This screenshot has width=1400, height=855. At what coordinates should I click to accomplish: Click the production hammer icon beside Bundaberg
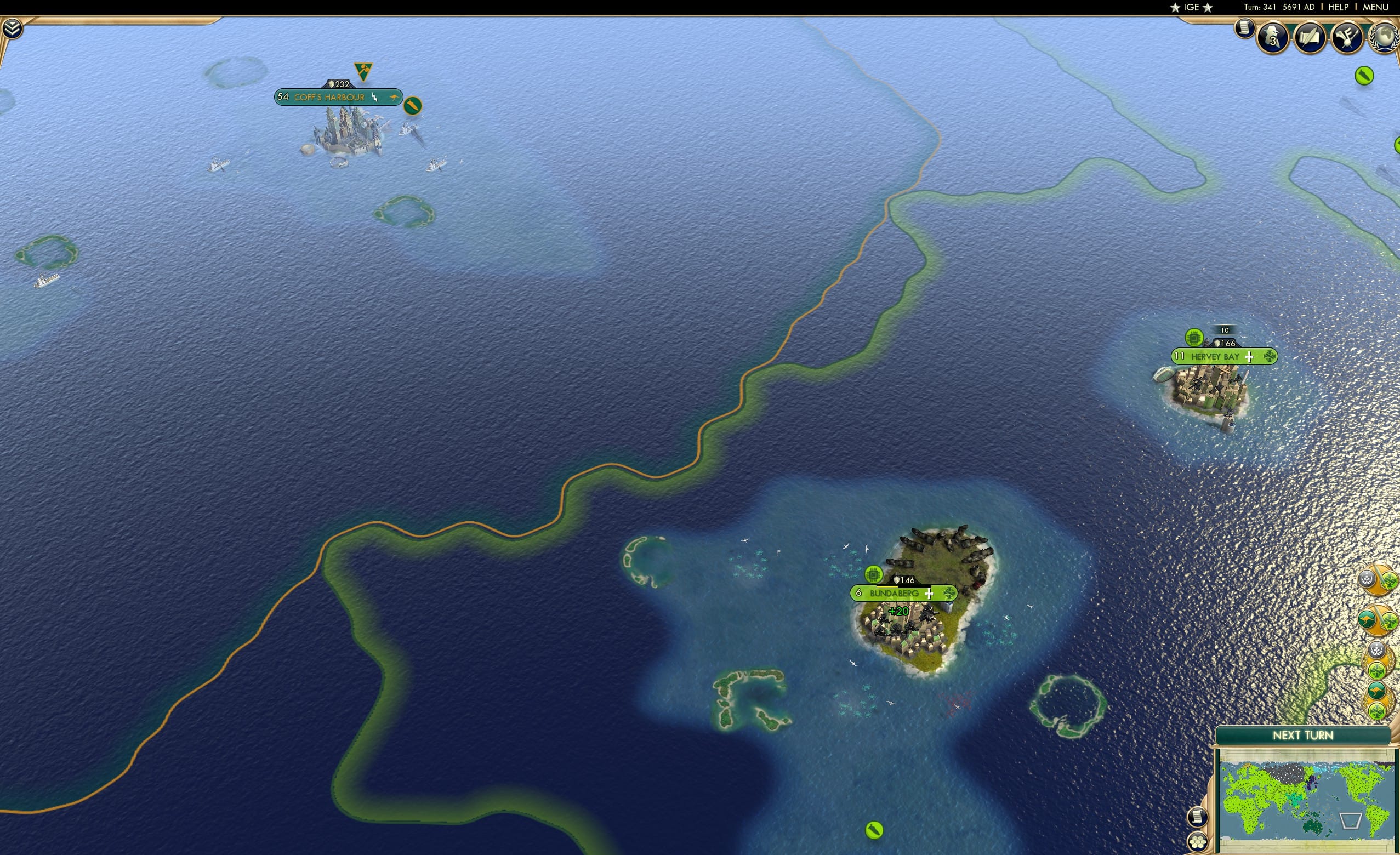(x=873, y=575)
